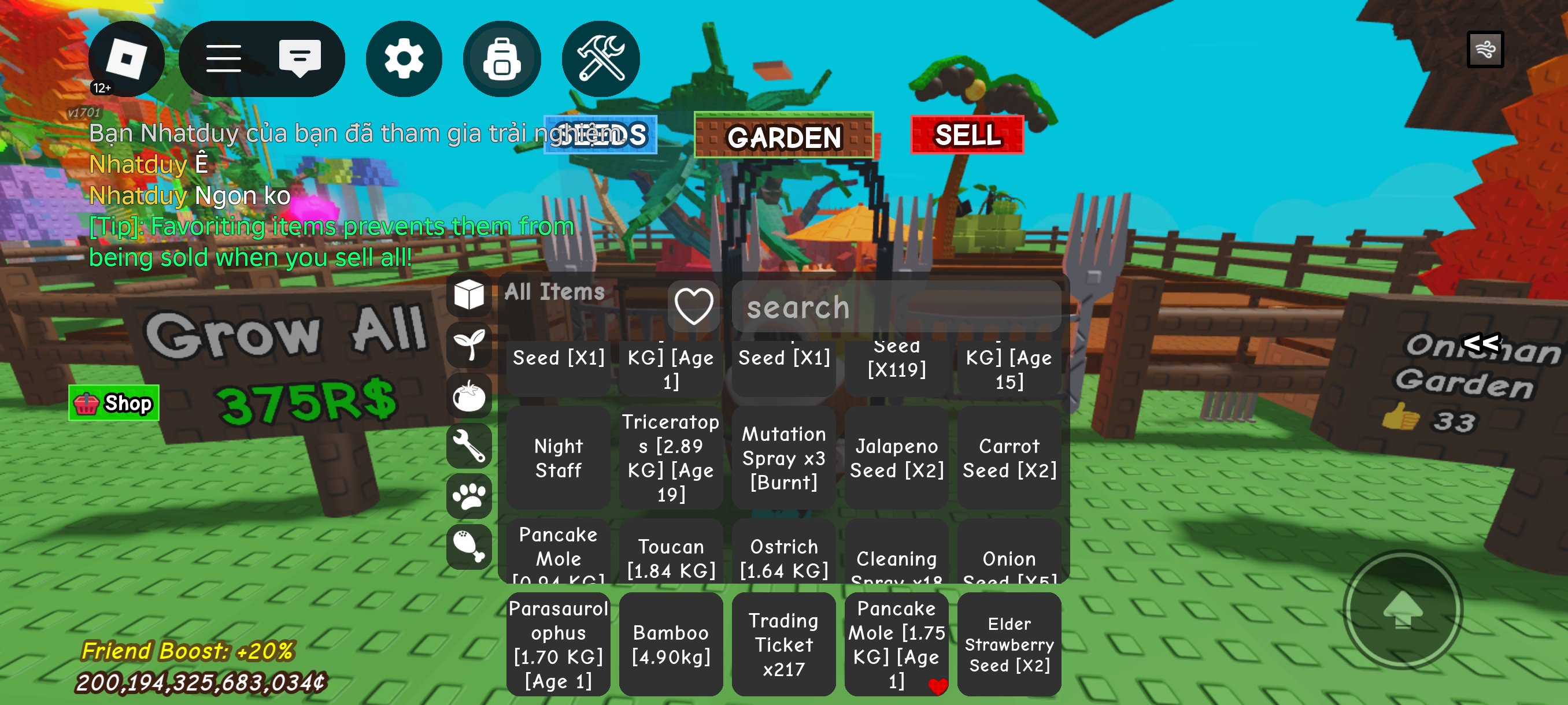Open the chat bubble window
The height and width of the screenshot is (705, 1568).
coord(299,59)
